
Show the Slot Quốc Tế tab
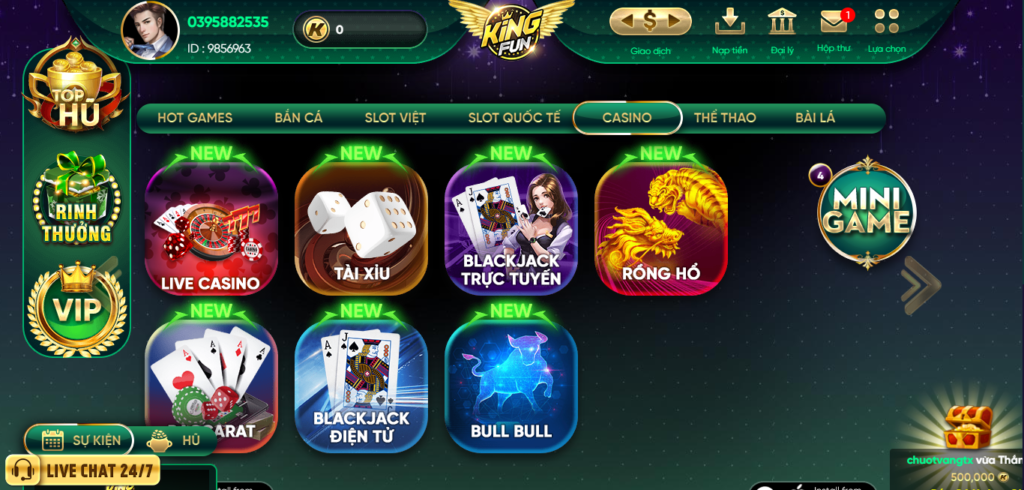[514, 118]
